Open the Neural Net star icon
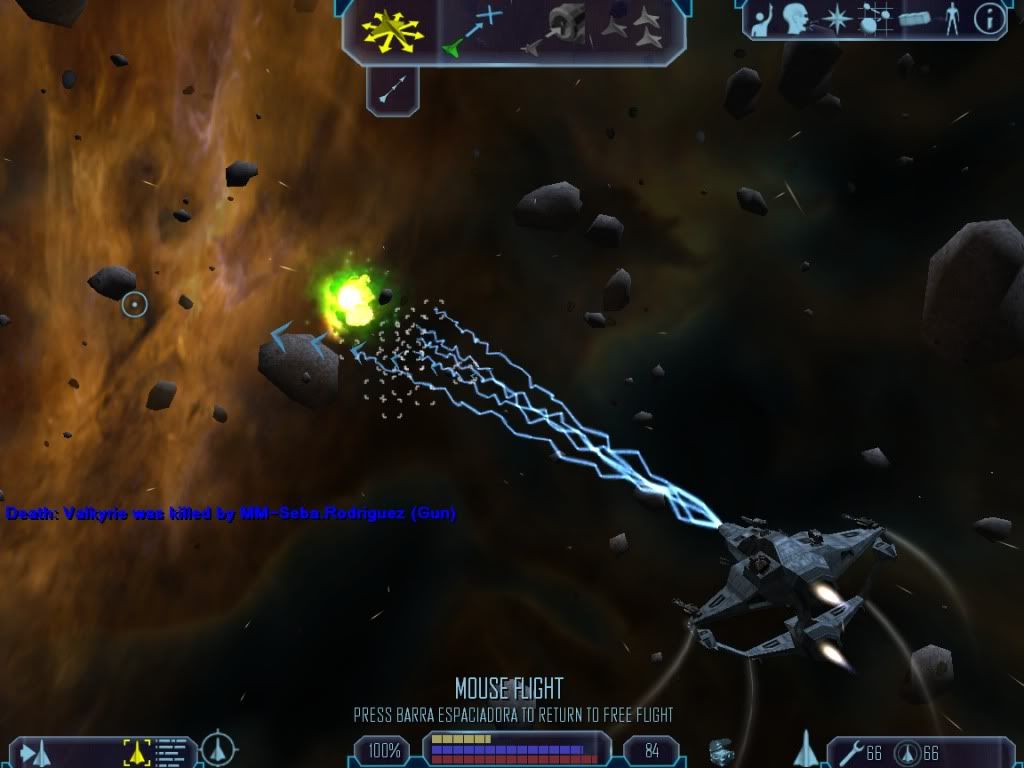This screenshot has height=768, width=1024. pyautogui.click(x=835, y=18)
